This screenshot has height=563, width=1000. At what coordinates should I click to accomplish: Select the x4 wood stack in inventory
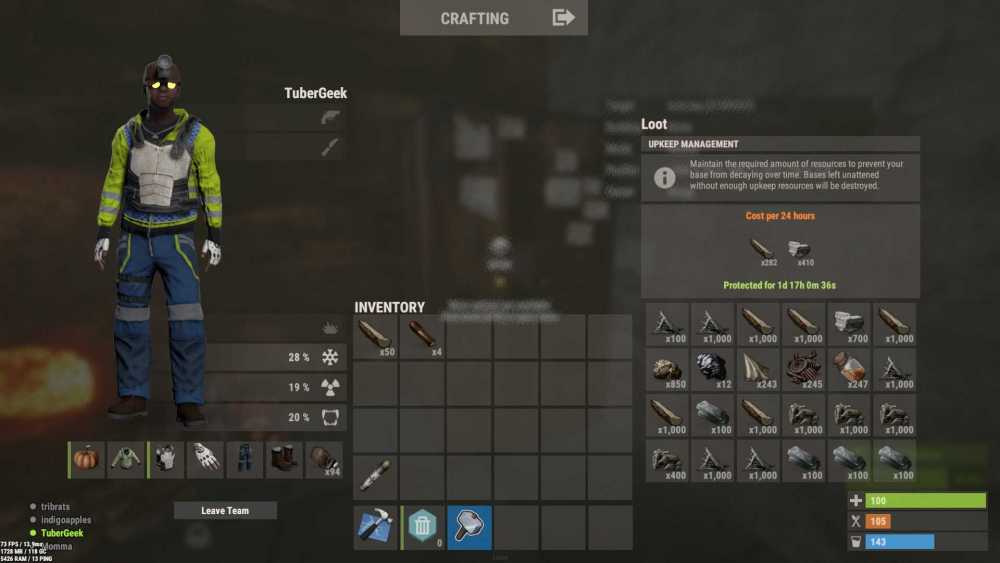point(423,337)
